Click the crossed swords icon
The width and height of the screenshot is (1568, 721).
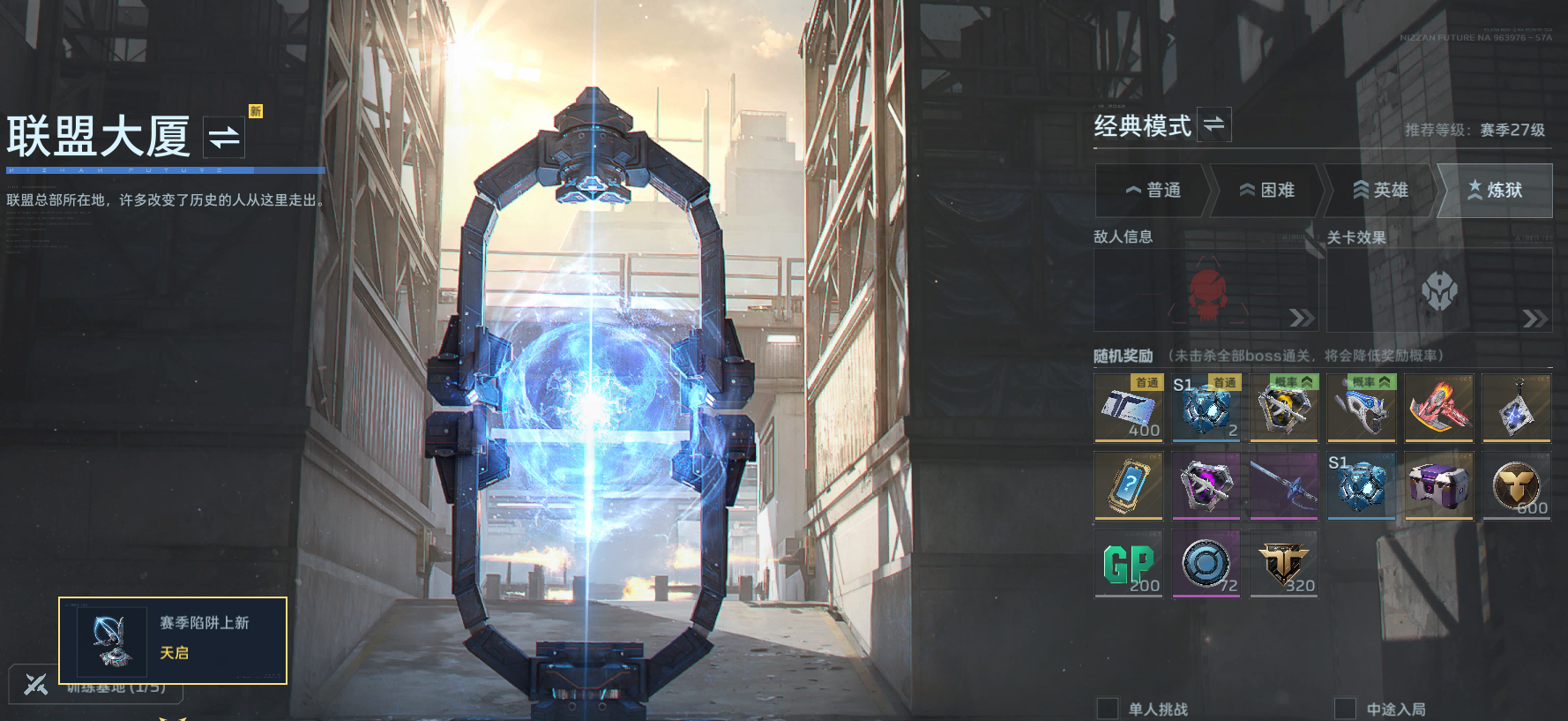36,684
